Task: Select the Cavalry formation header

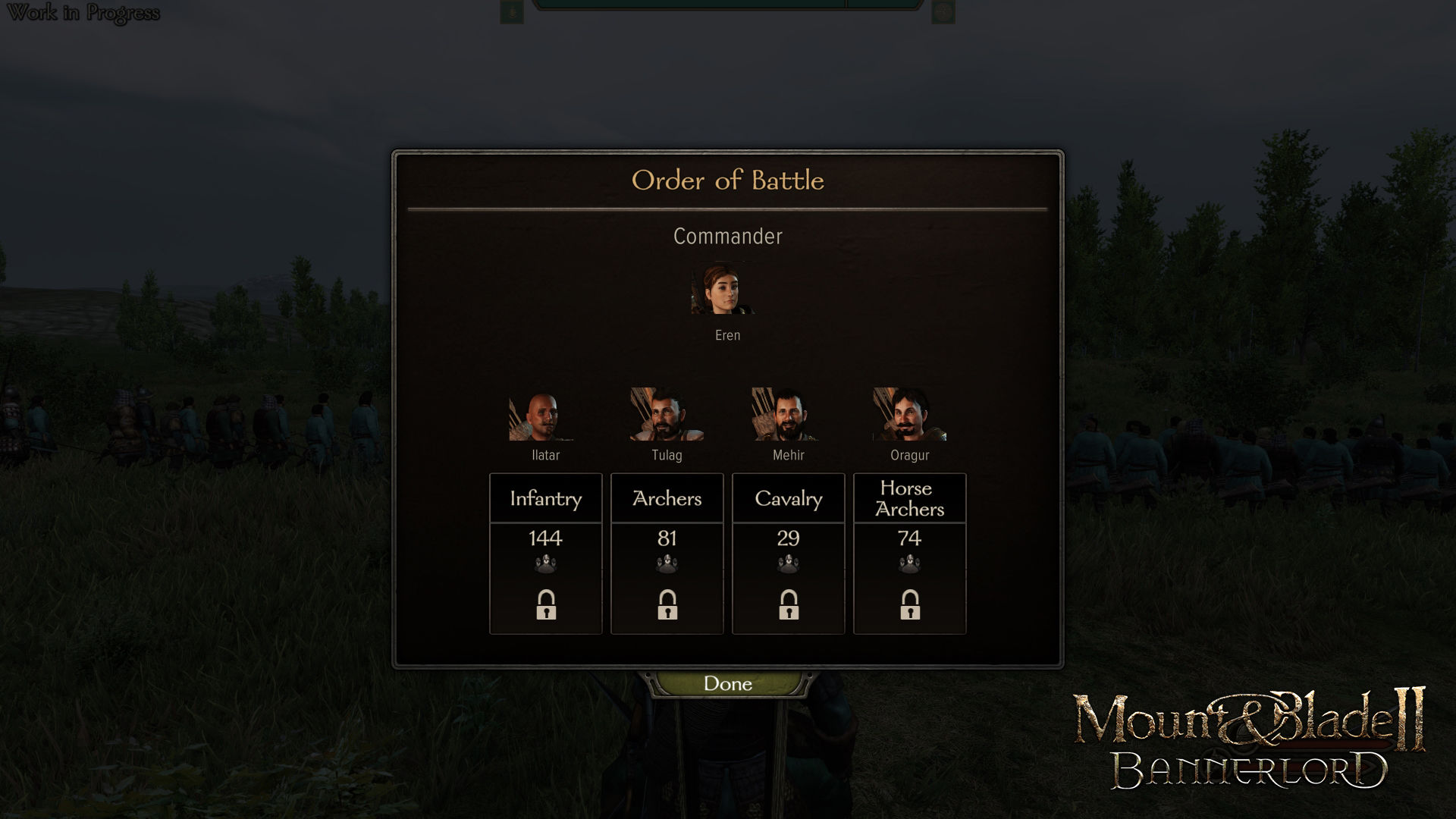Action: [788, 498]
